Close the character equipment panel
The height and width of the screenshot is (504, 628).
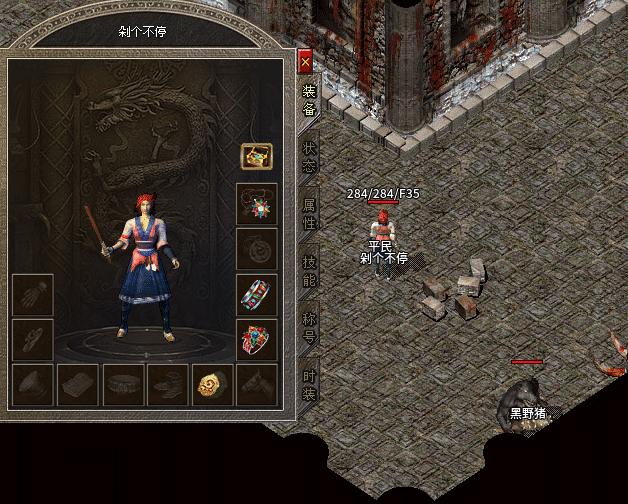pyautogui.click(x=306, y=62)
